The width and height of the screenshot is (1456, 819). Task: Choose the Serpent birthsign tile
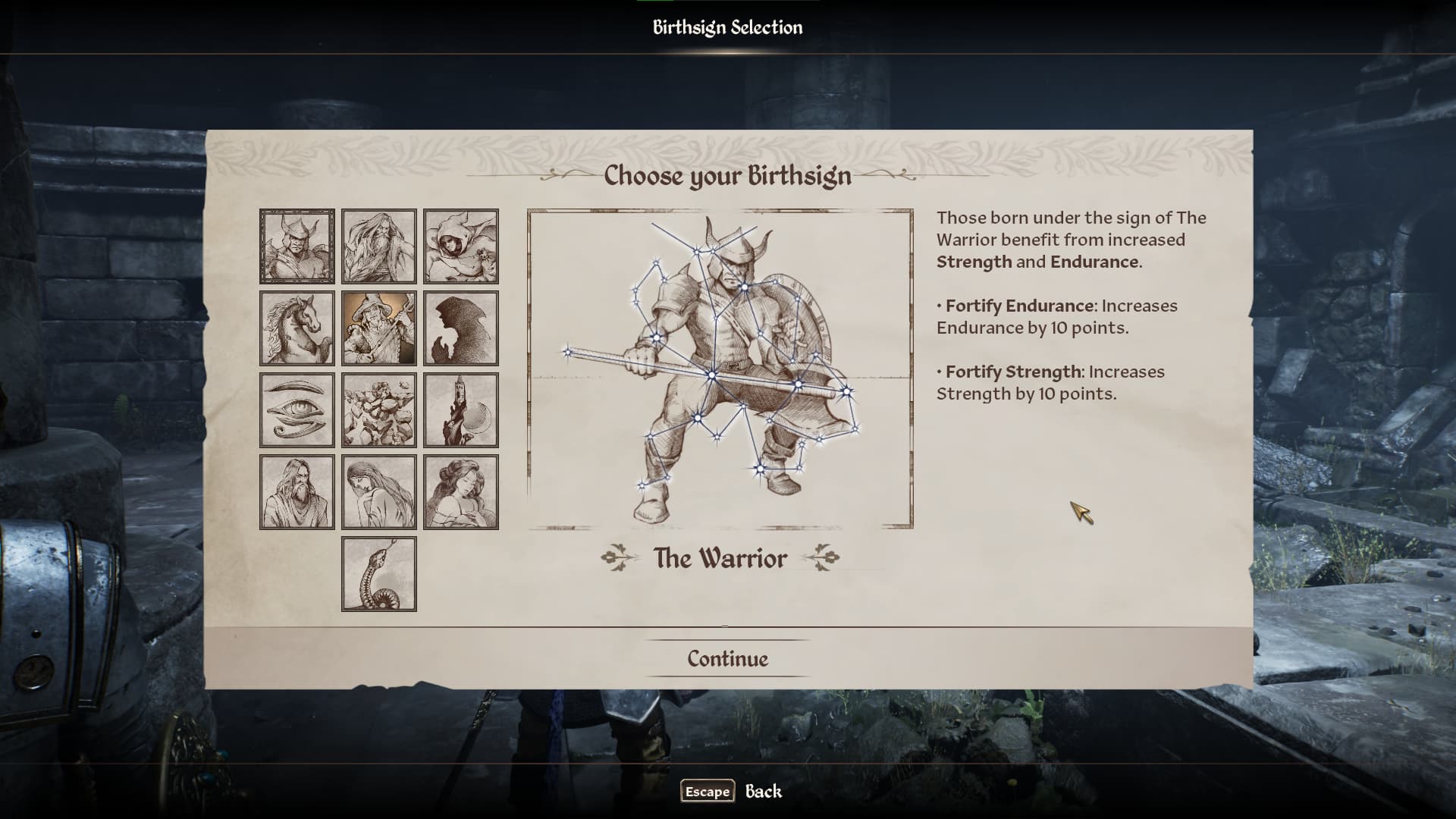[x=379, y=574]
